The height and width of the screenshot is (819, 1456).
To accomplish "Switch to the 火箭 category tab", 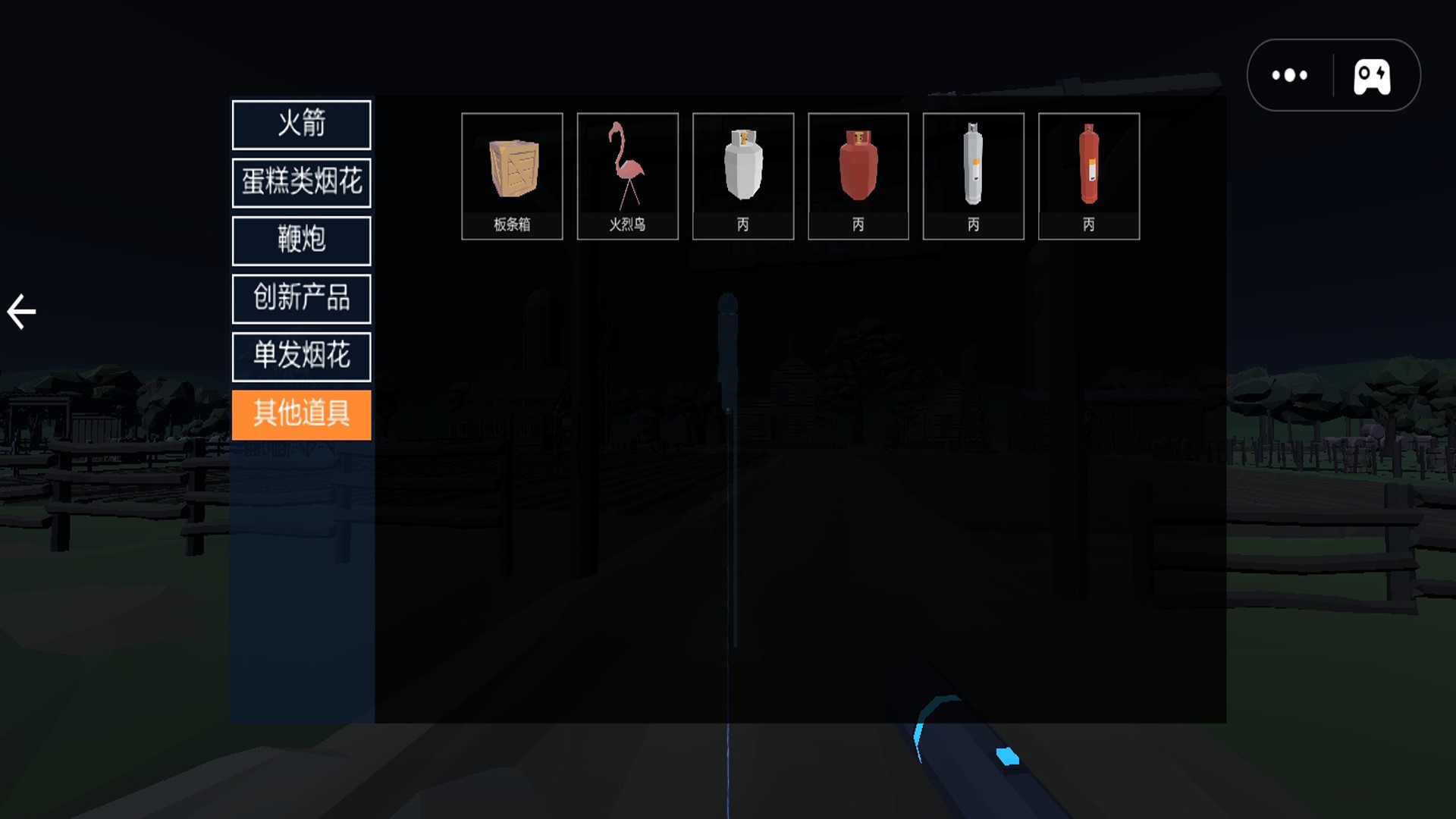I will tap(301, 124).
